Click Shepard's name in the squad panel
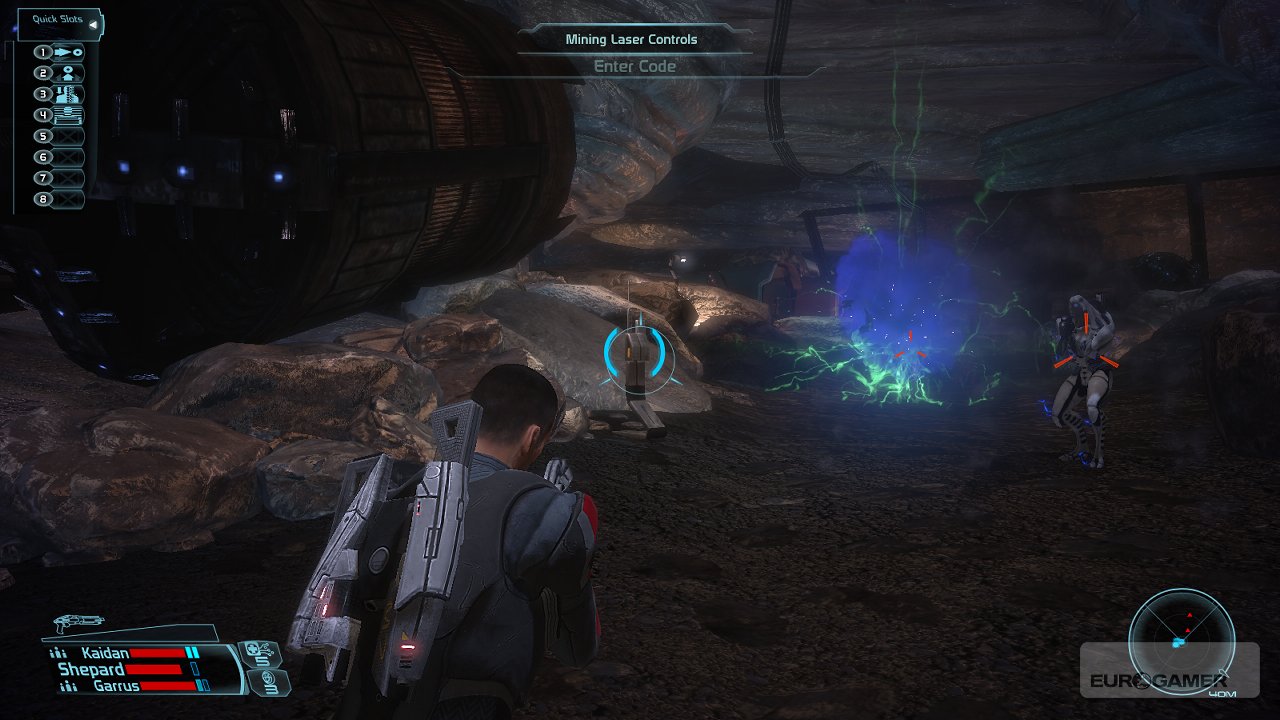This screenshot has width=1280, height=720. pyautogui.click(x=91, y=669)
